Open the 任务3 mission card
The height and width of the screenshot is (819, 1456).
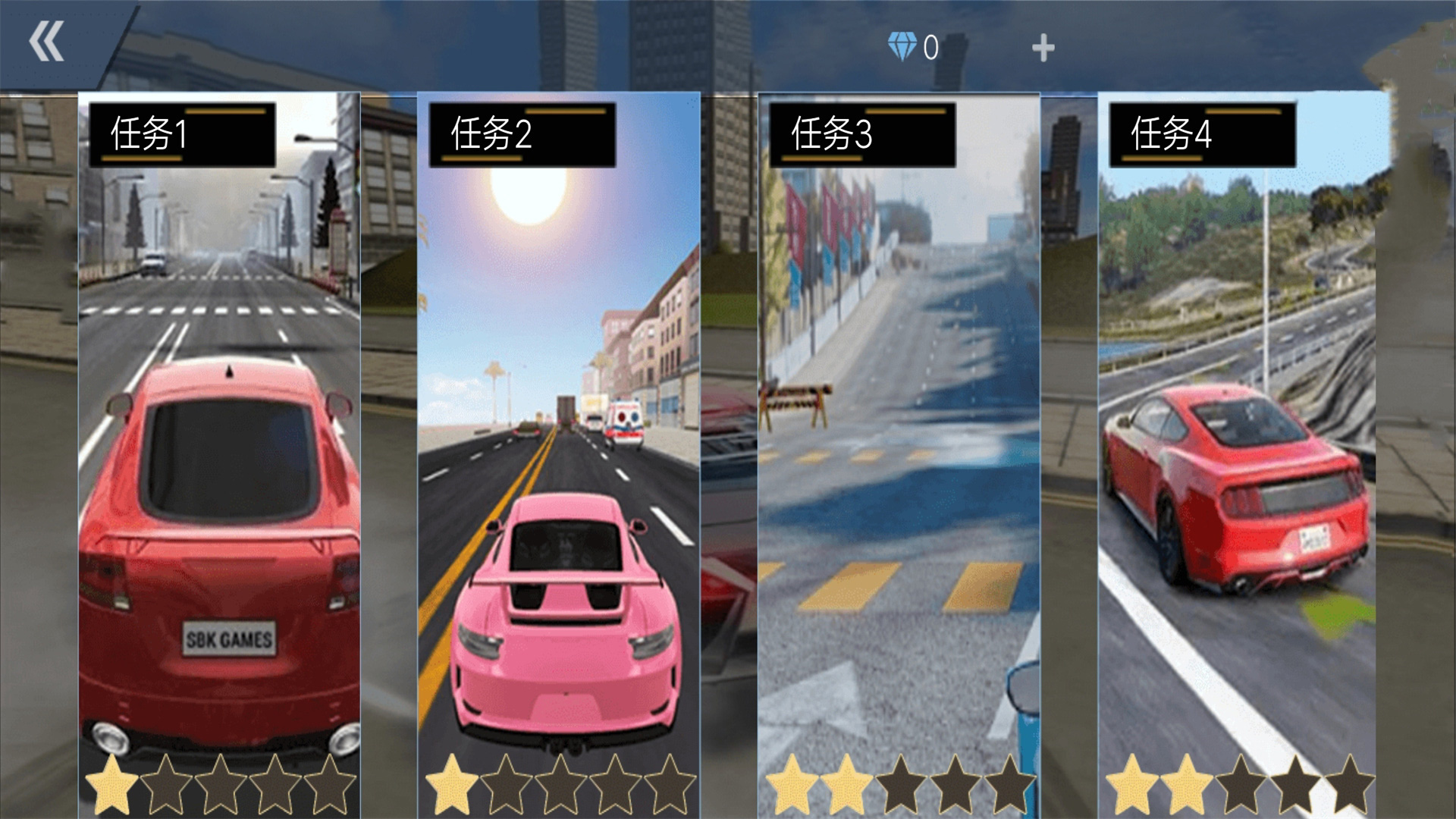tap(899, 455)
